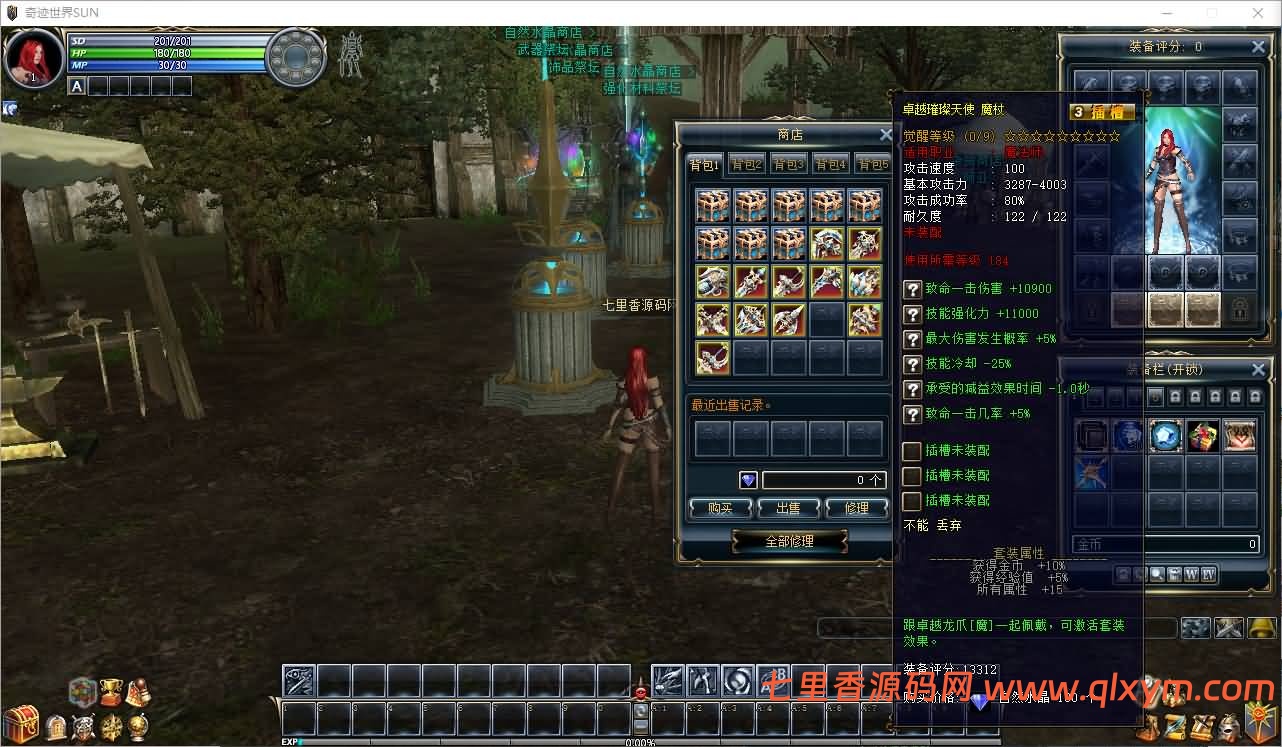
Task: Click the trophy icon near bottom-left
Action: click(x=111, y=691)
